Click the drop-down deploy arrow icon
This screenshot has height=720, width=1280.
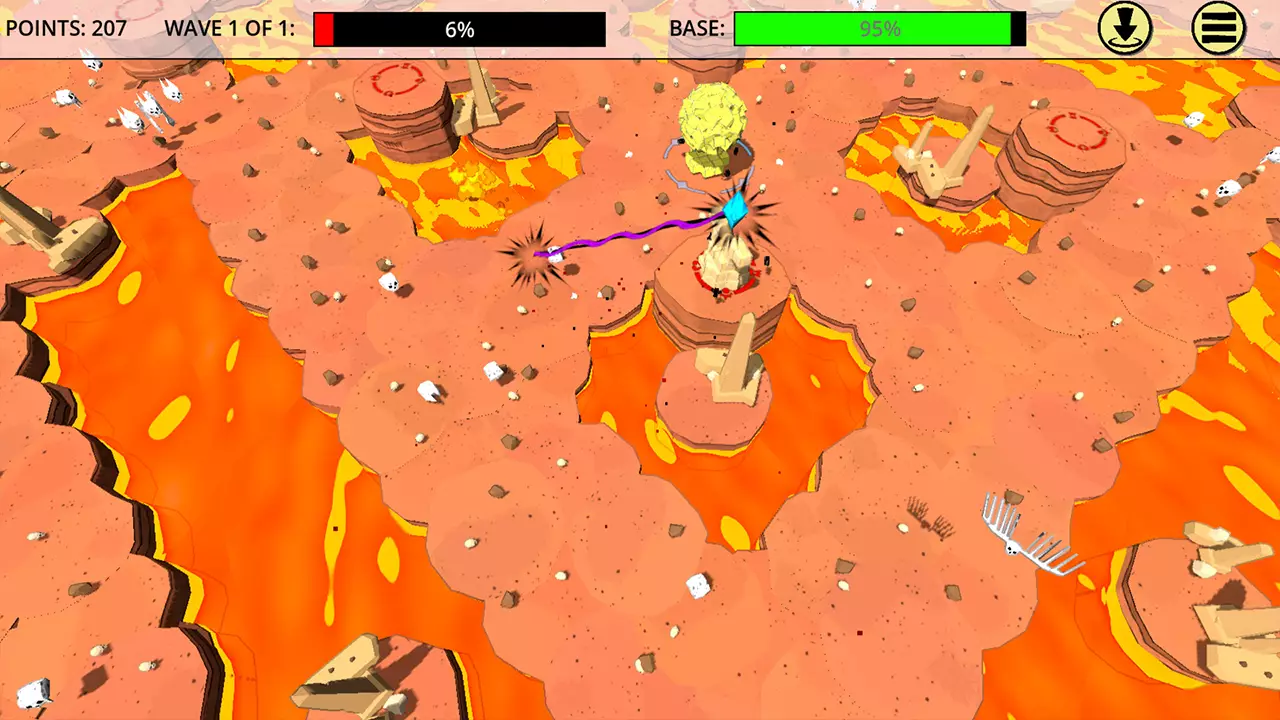click(1122, 28)
